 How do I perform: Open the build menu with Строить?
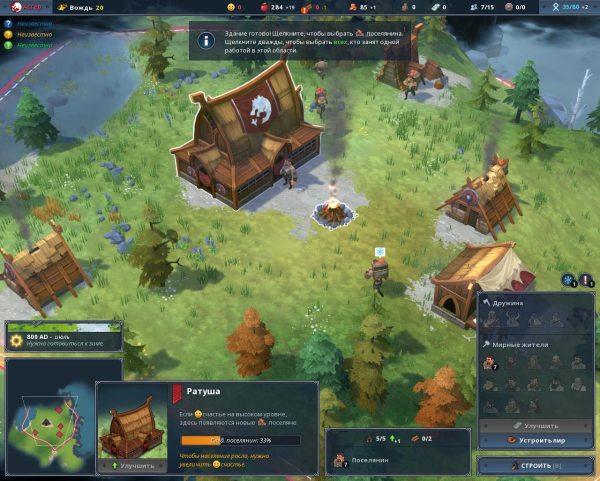(536, 465)
